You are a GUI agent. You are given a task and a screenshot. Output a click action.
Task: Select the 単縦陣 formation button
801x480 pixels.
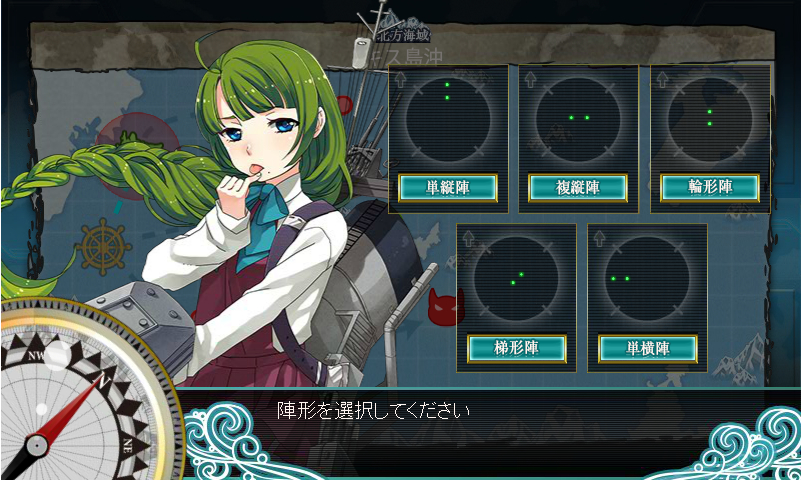point(447,187)
